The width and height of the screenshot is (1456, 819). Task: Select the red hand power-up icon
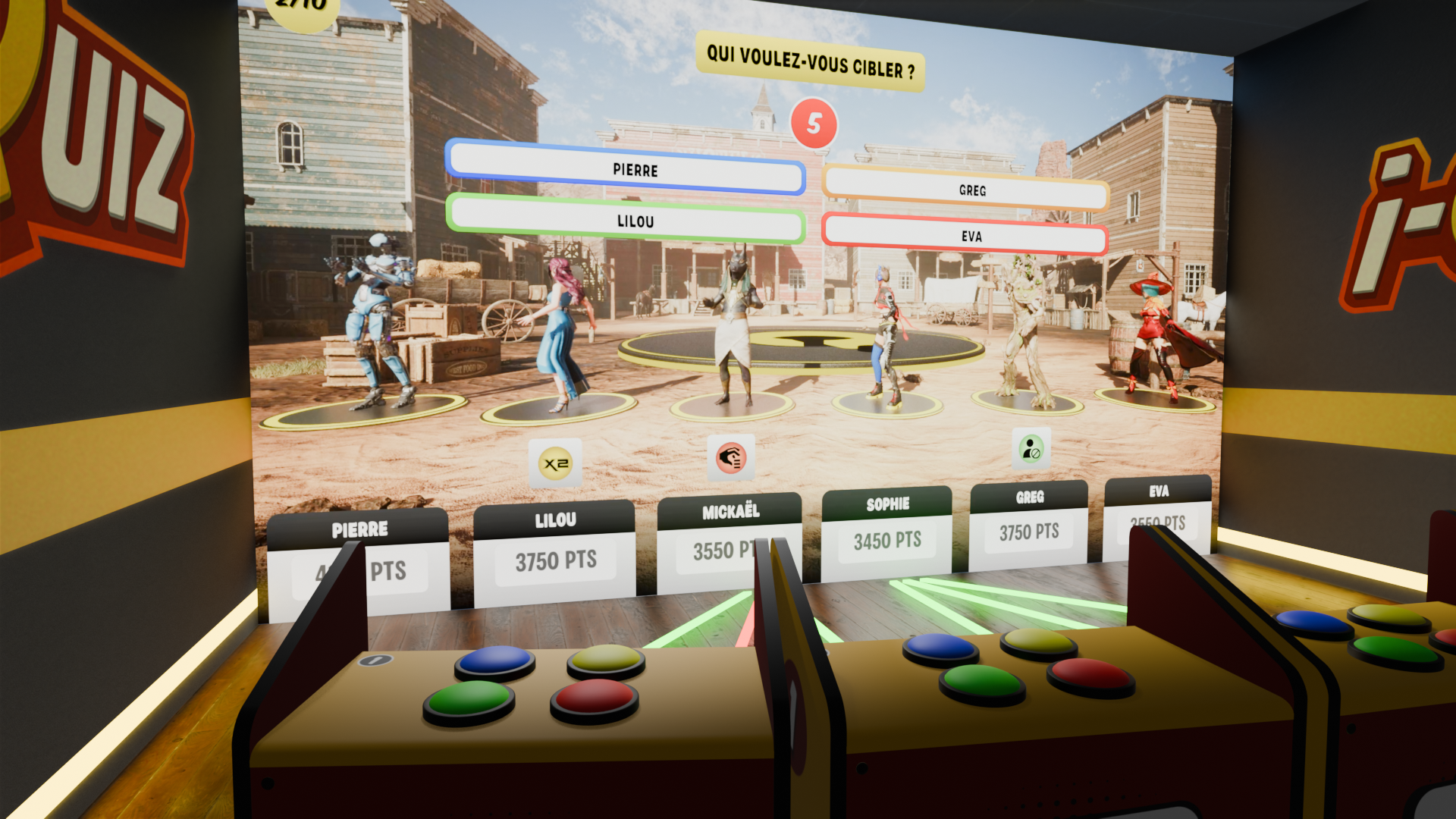coord(731,457)
